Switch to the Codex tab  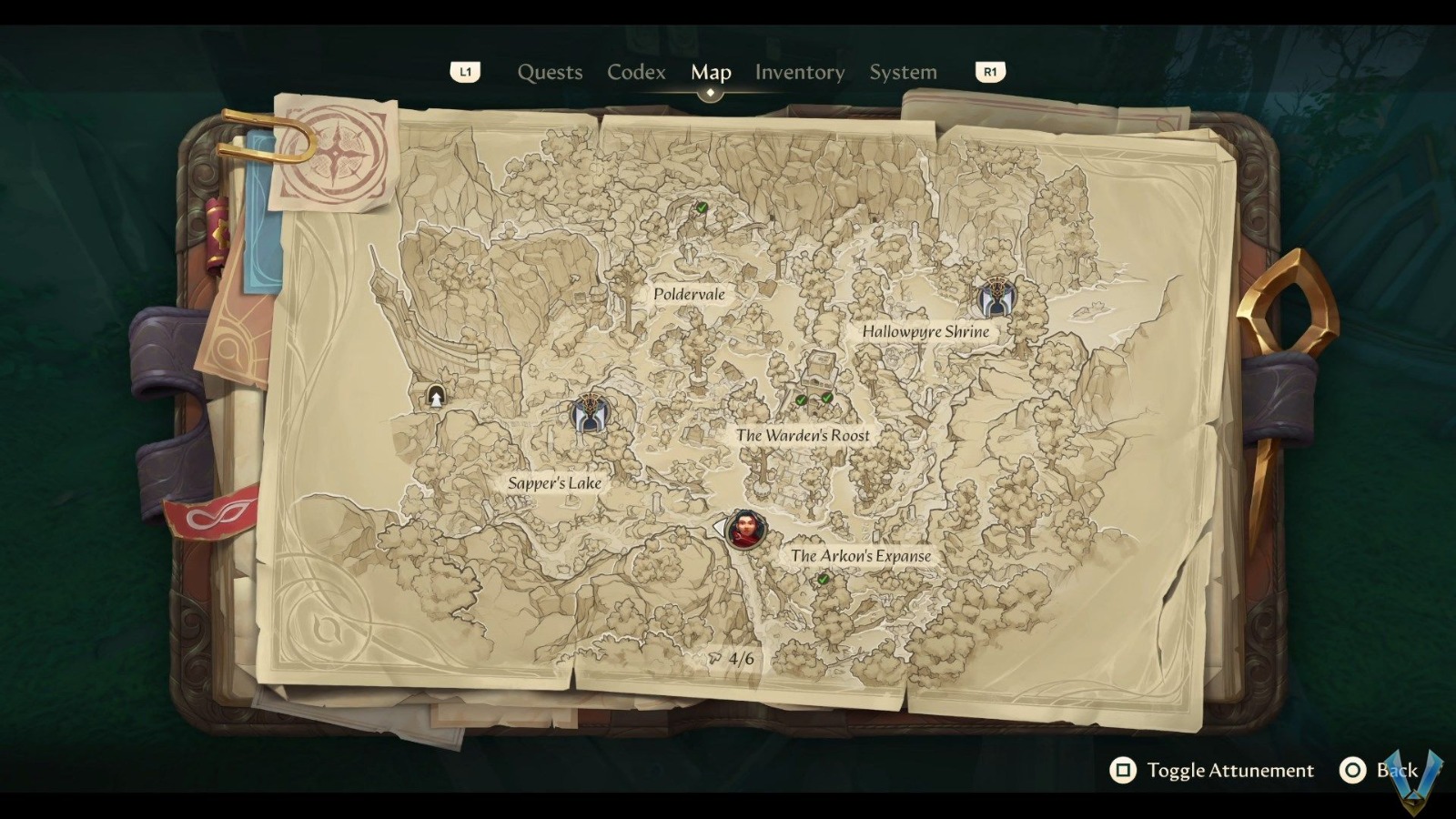pyautogui.click(x=635, y=72)
